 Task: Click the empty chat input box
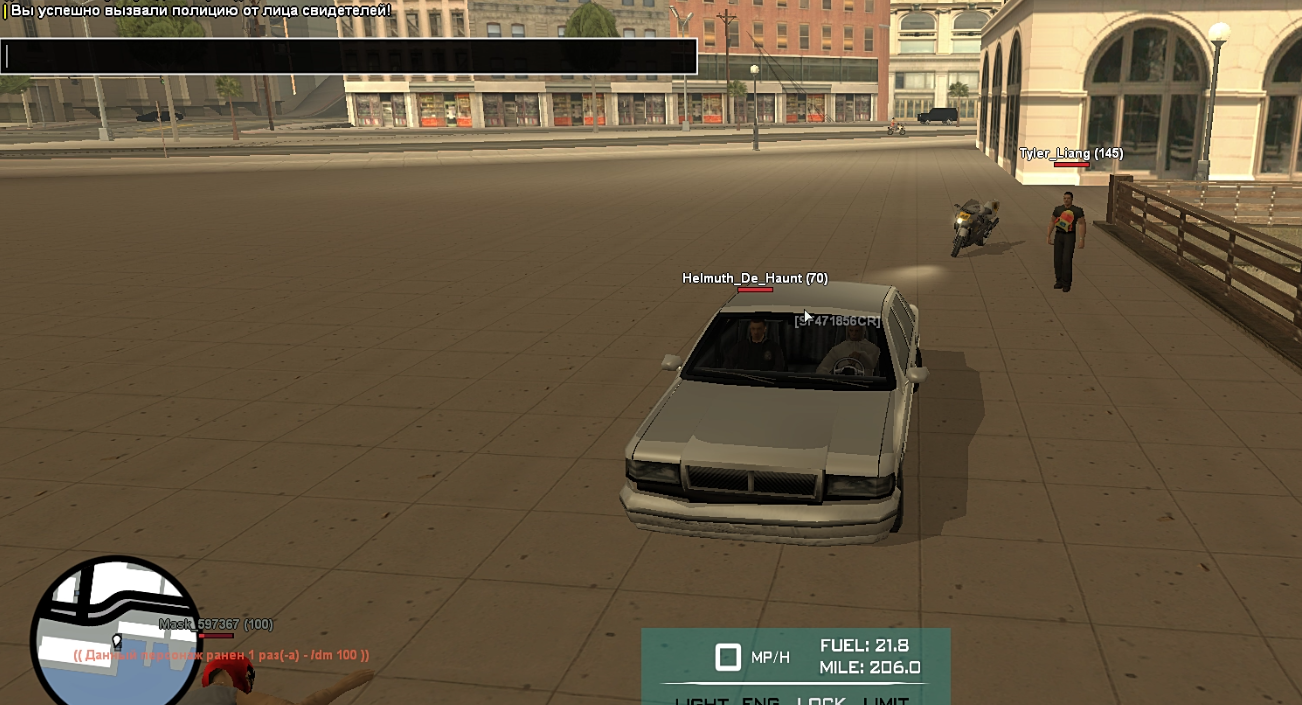click(x=348, y=57)
